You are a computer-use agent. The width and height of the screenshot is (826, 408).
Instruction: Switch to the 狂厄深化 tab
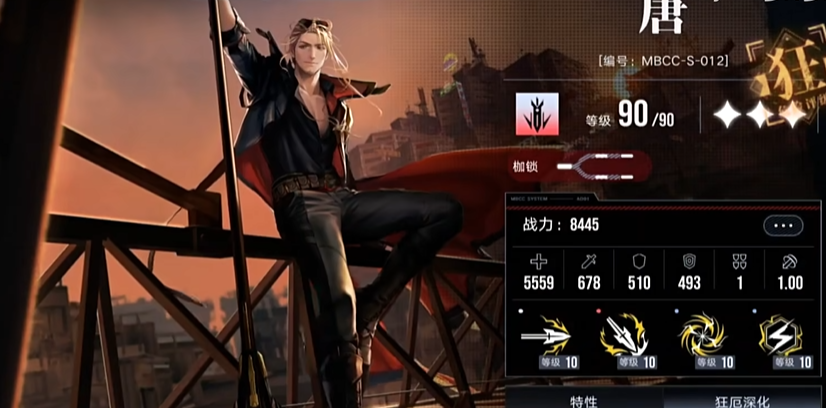pos(743,399)
